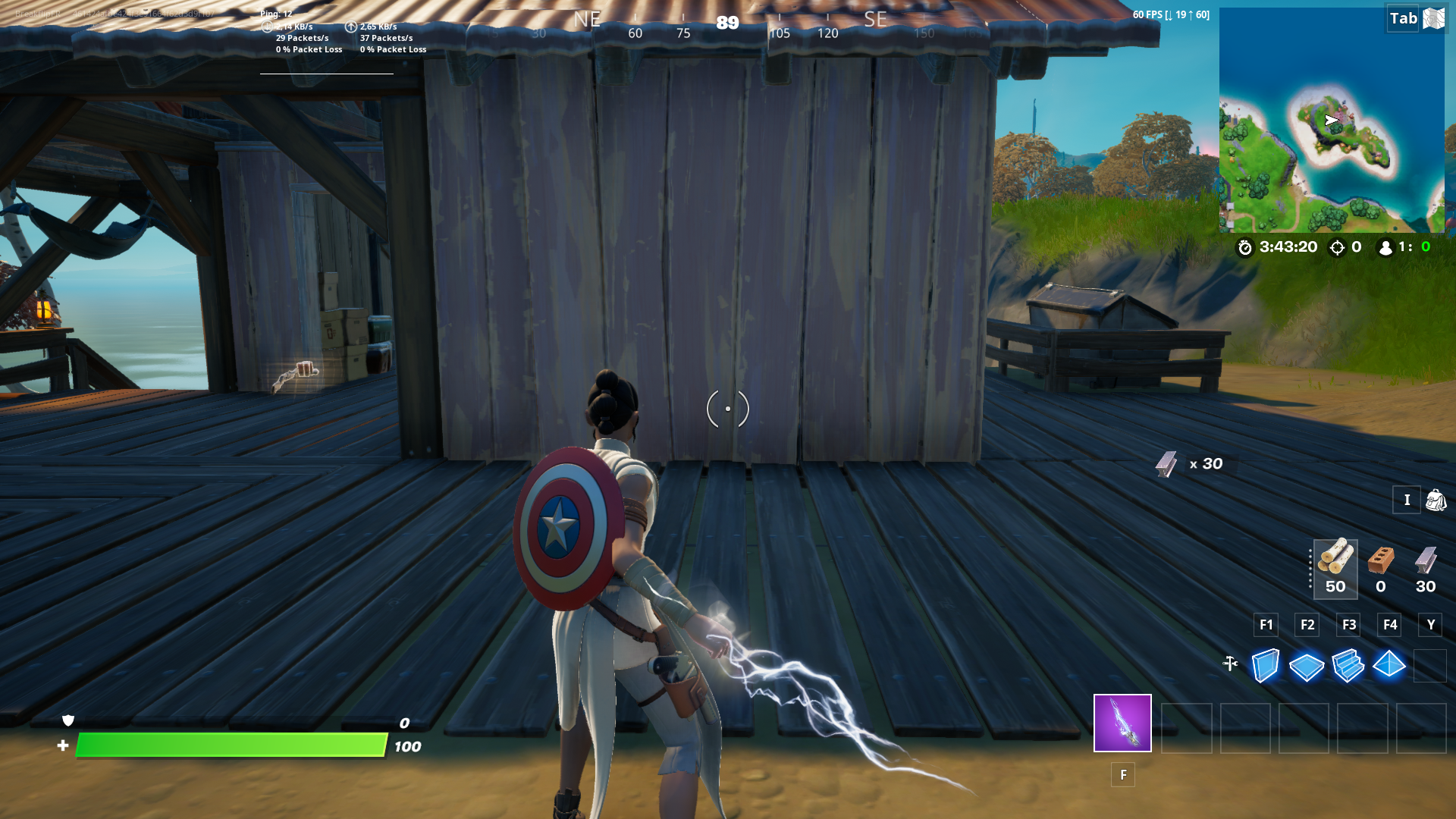The width and height of the screenshot is (1456, 819).
Task: Click the player count icon
Action: 1384,247
